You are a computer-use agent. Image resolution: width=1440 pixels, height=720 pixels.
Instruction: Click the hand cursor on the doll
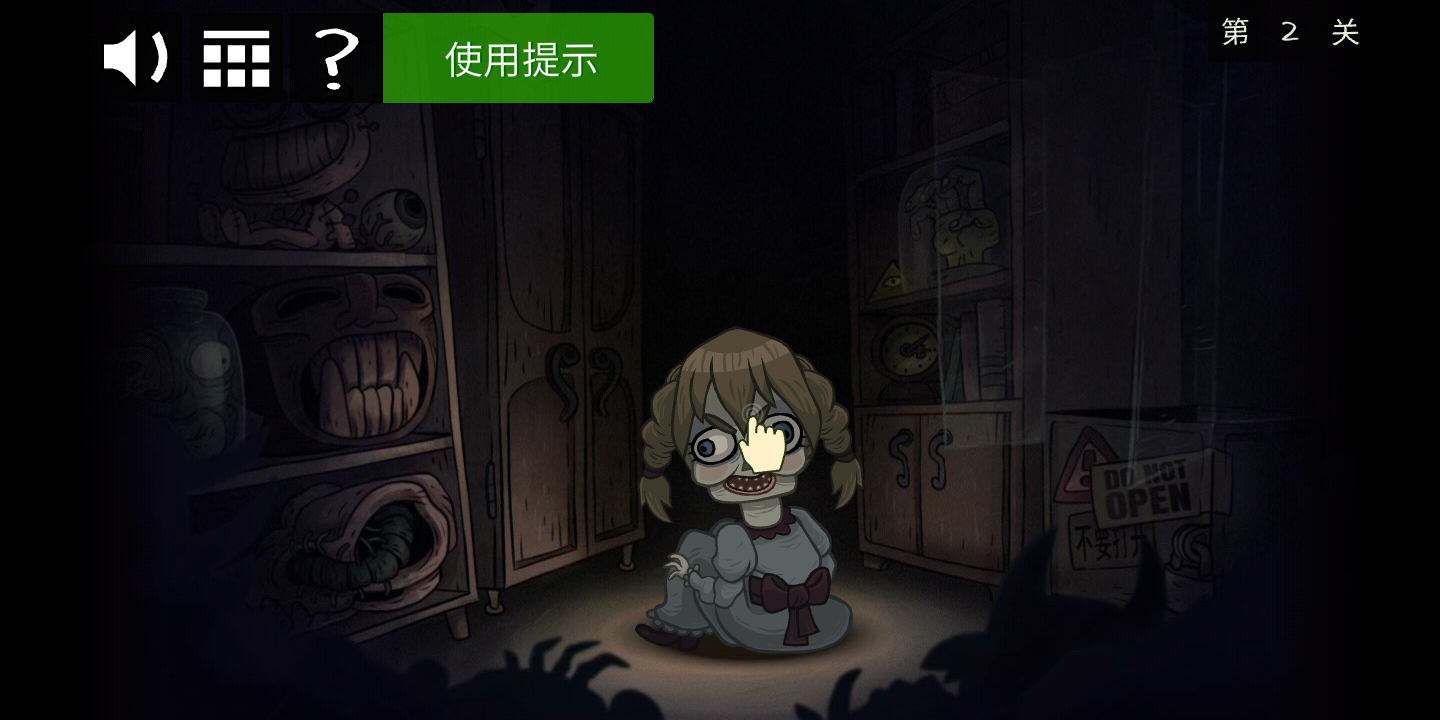coord(764,445)
